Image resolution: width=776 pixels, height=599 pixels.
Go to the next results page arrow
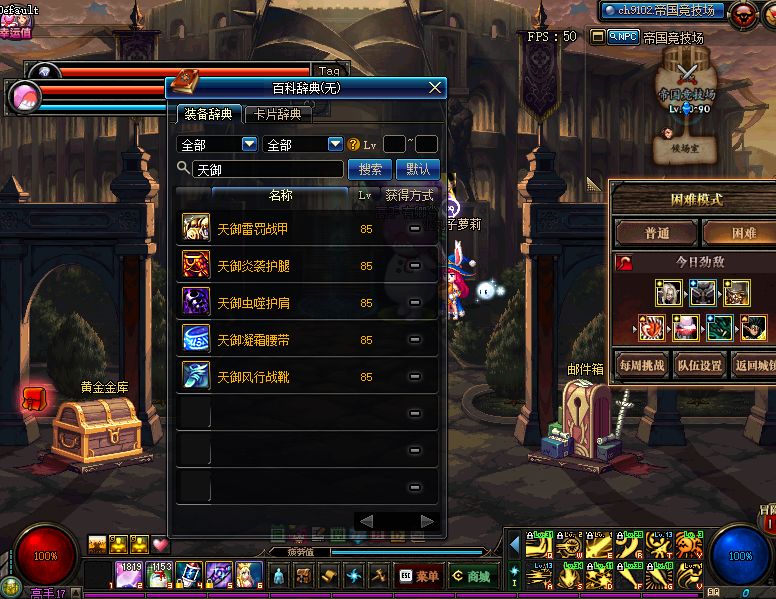[428, 522]
